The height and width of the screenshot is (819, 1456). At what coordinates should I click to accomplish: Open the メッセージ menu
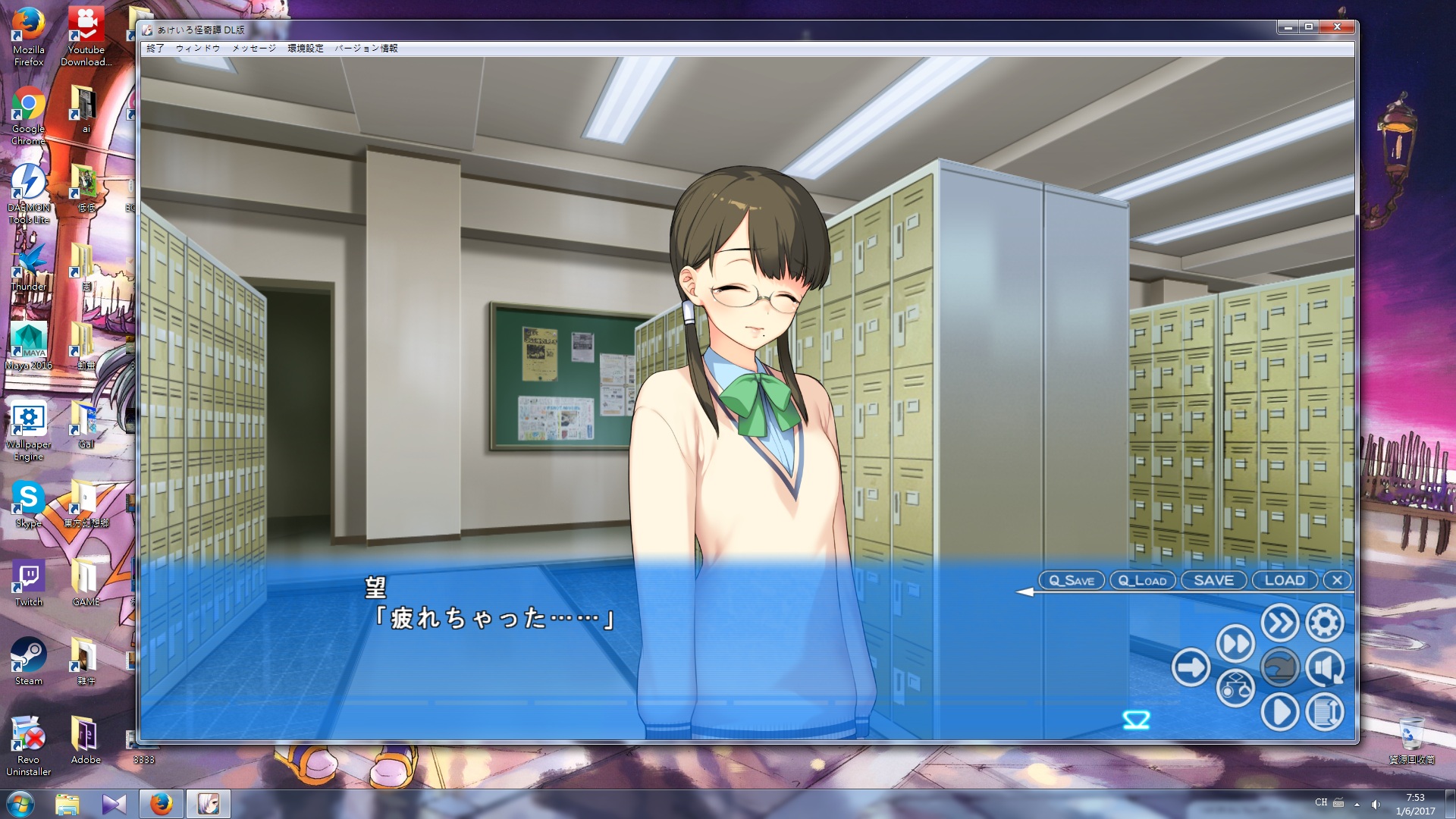click(x=254, y=49)
